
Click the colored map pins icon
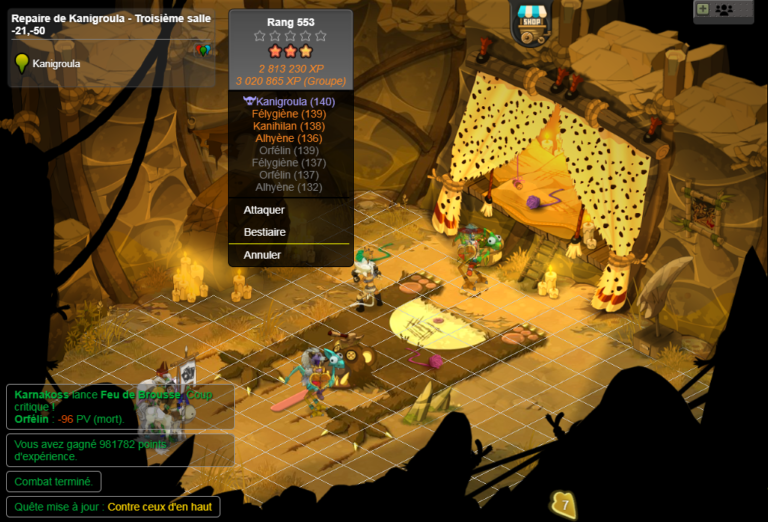pos(203,50)
